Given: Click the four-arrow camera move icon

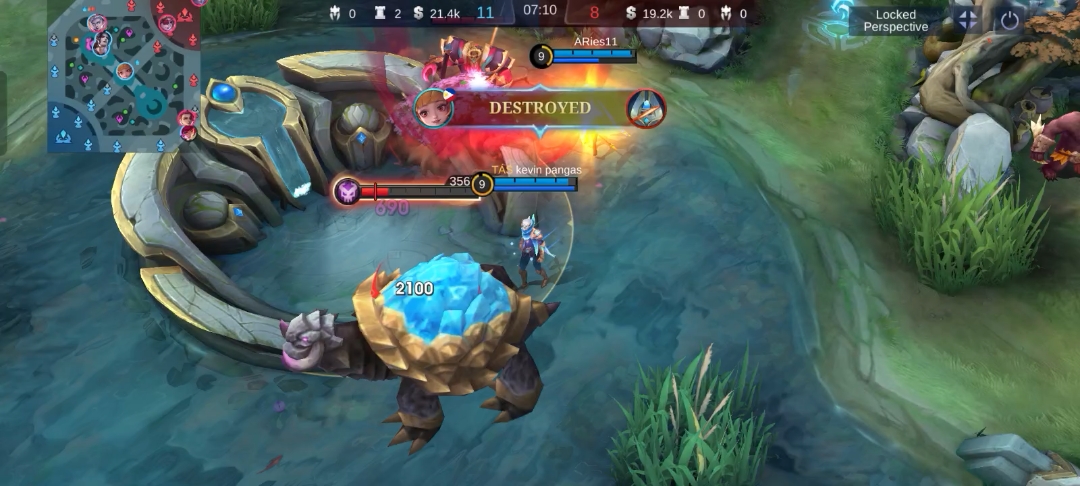Looking at the screenshot, I should point(967,19).
